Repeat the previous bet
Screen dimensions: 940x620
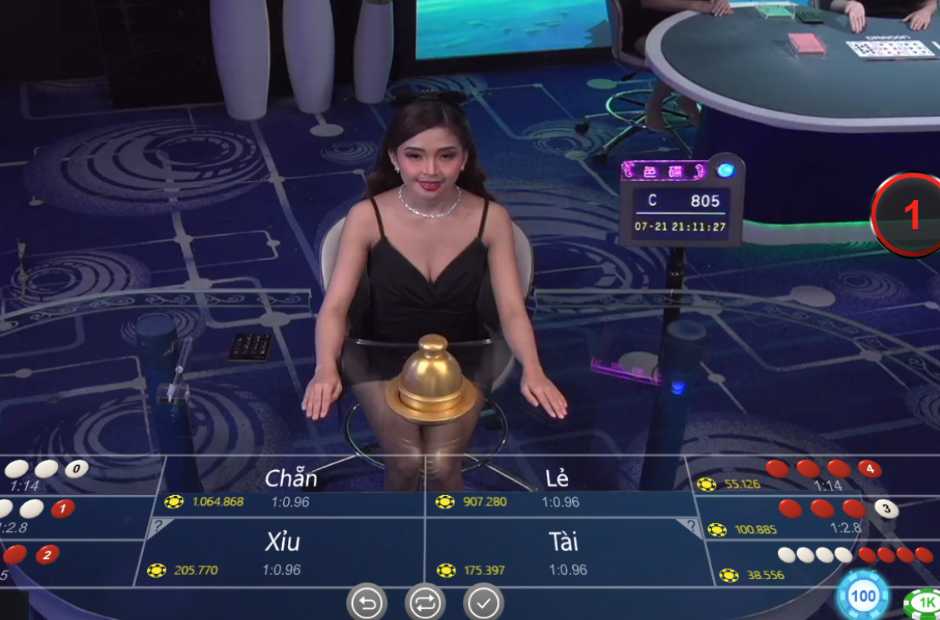pyautogui.click(x=425, y=602)
